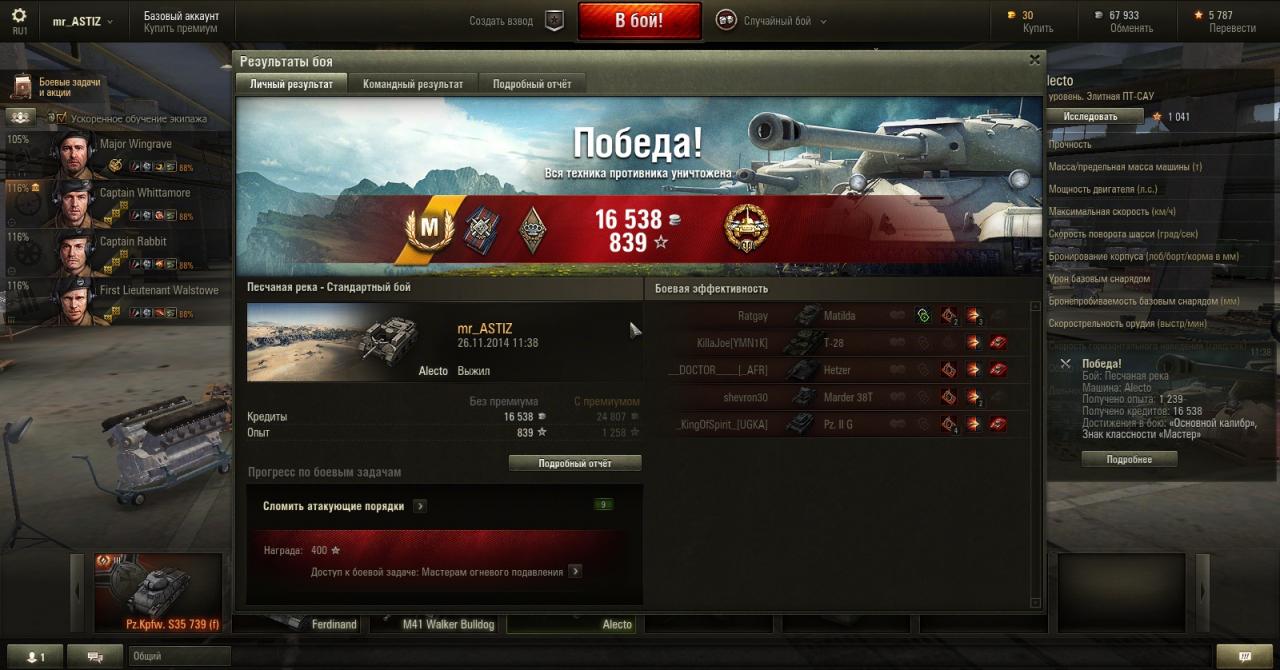
Task: Click the Подробный отчёт button under credits
Action: click(574, 463)
